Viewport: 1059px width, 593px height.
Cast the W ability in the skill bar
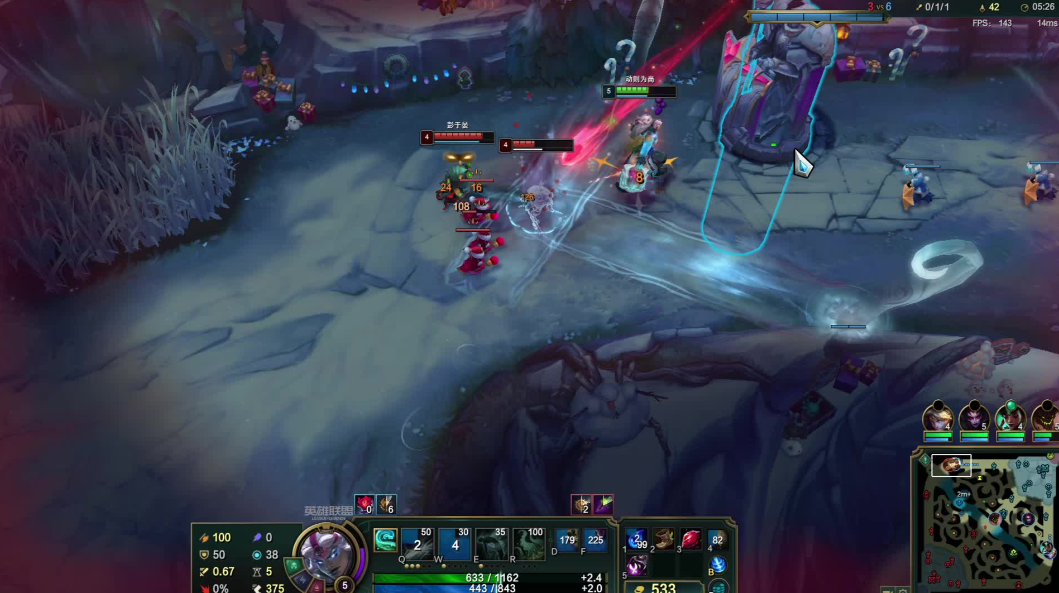coord(455,543)
